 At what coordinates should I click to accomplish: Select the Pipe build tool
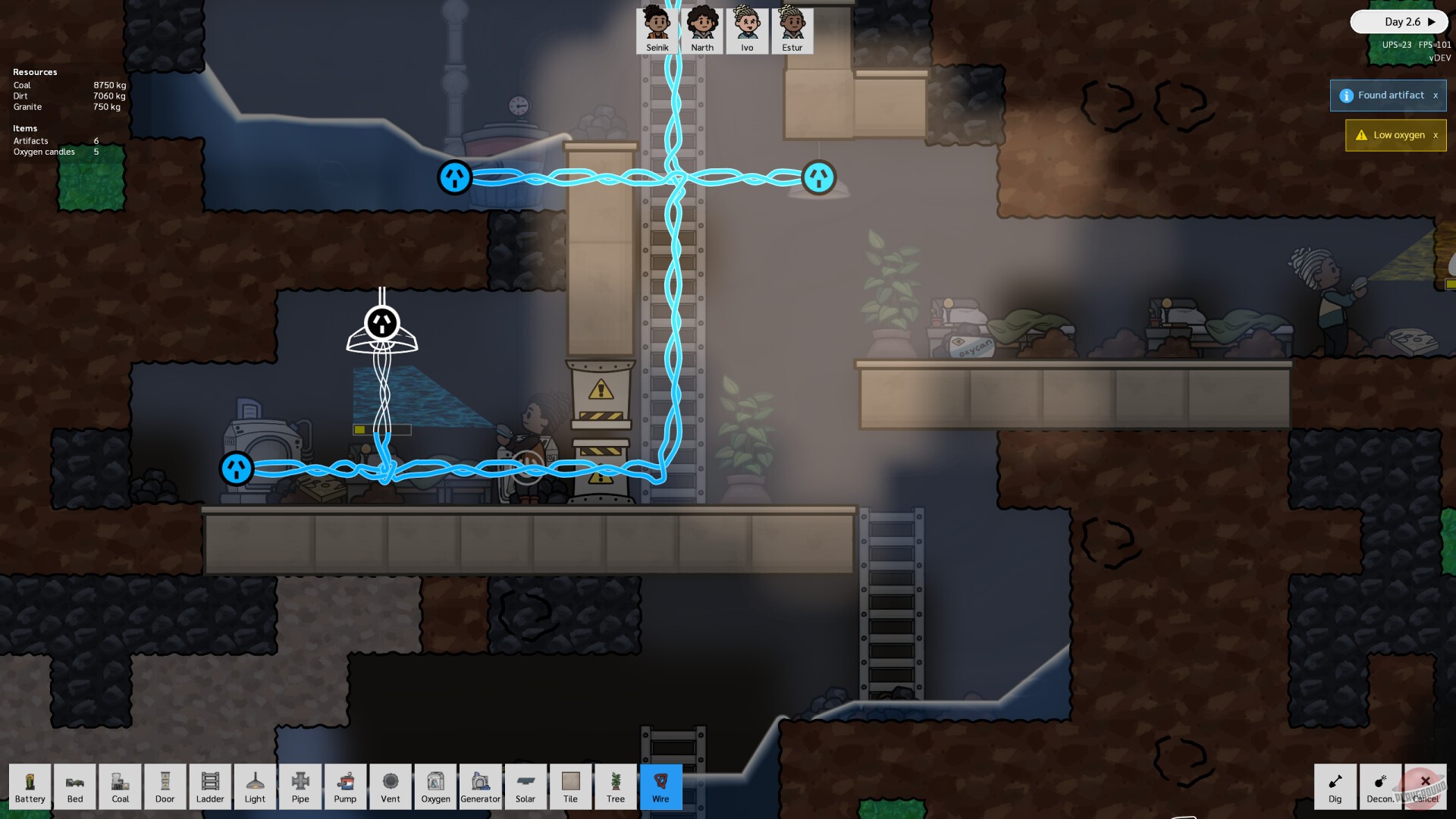pyautogui.click(x=300, y=786)
